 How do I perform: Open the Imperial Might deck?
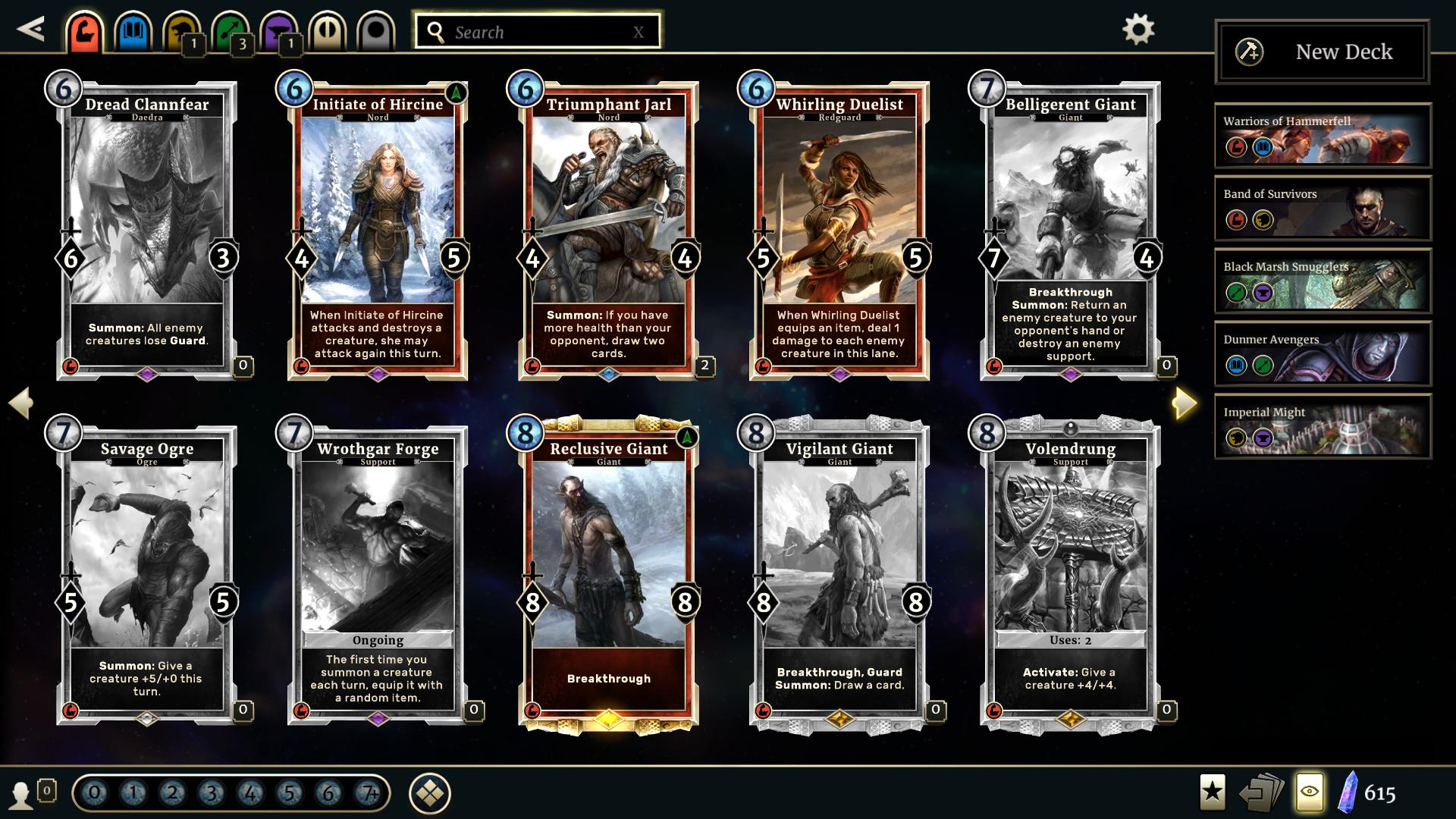pyautogui.click(x=1323, y=426)
